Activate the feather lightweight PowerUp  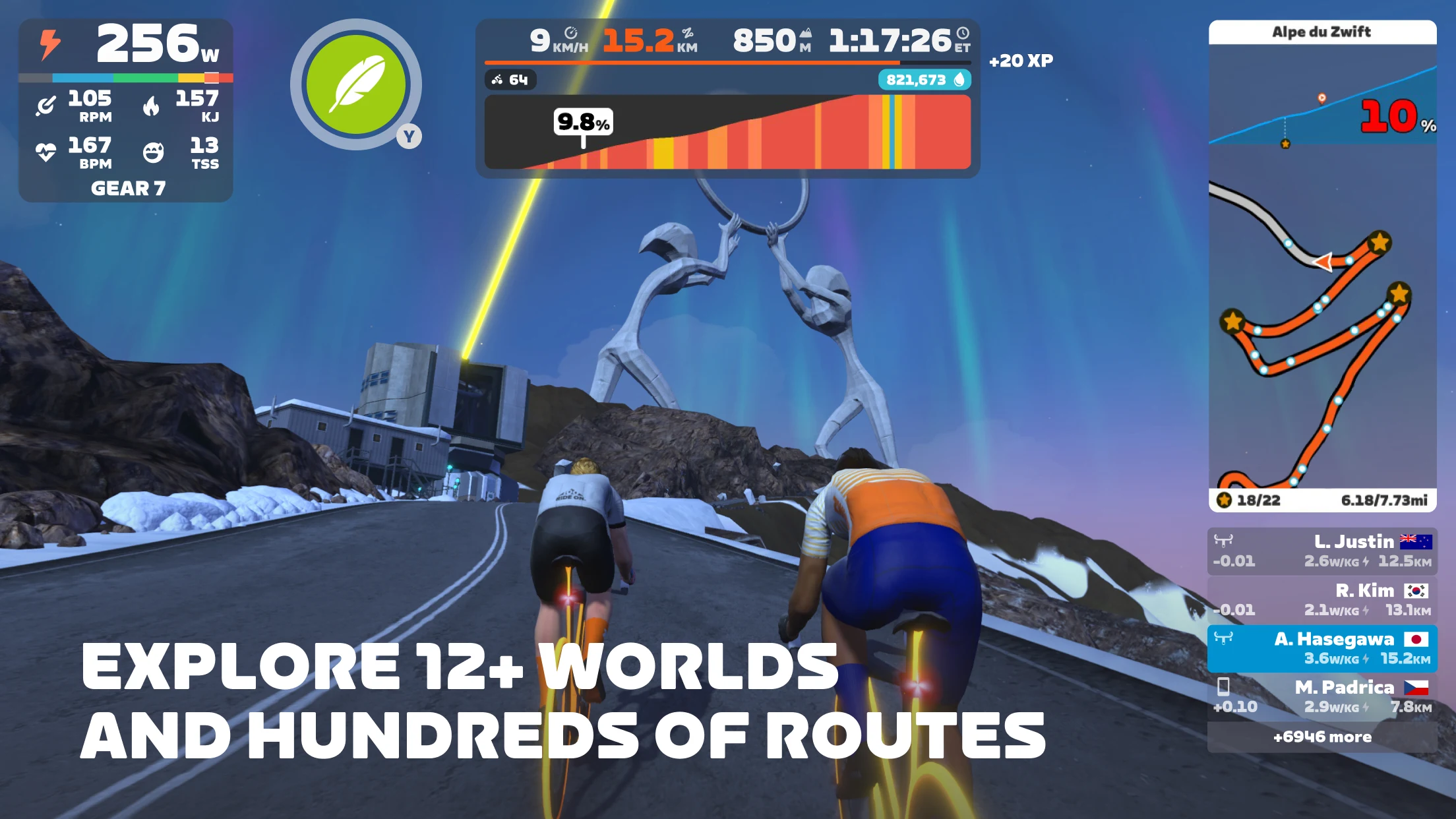[x=356, y=84]
